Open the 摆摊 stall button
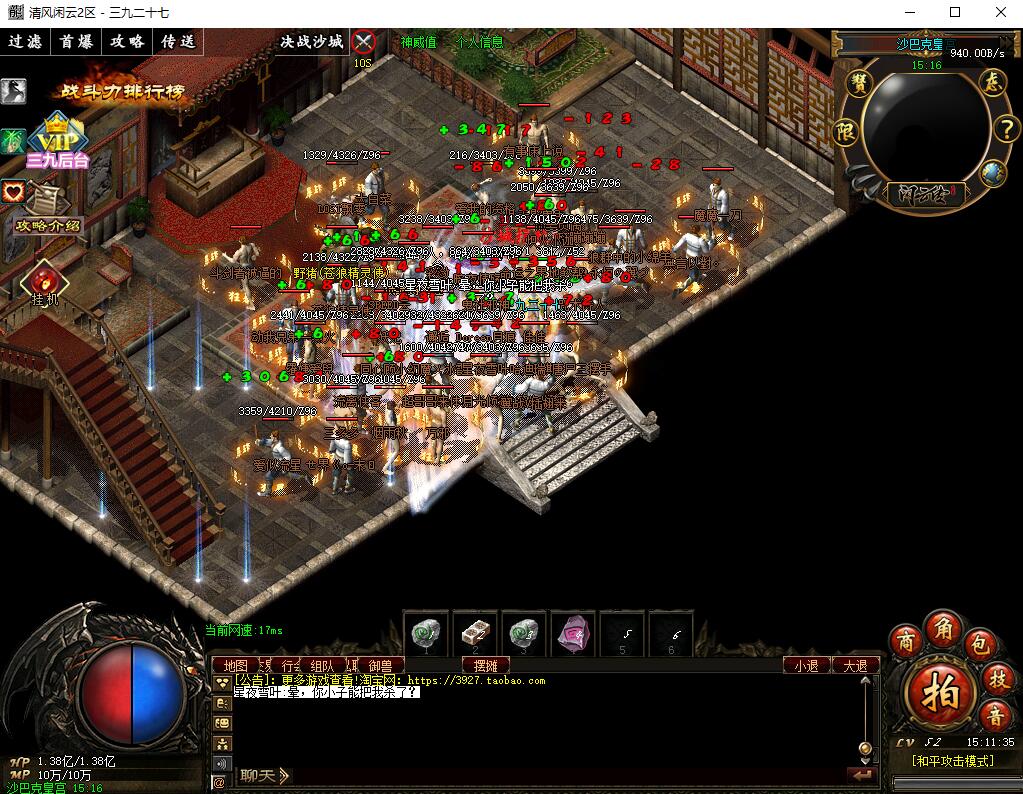The height and width of the screenshot is (794, 1023). pos(485,665)
